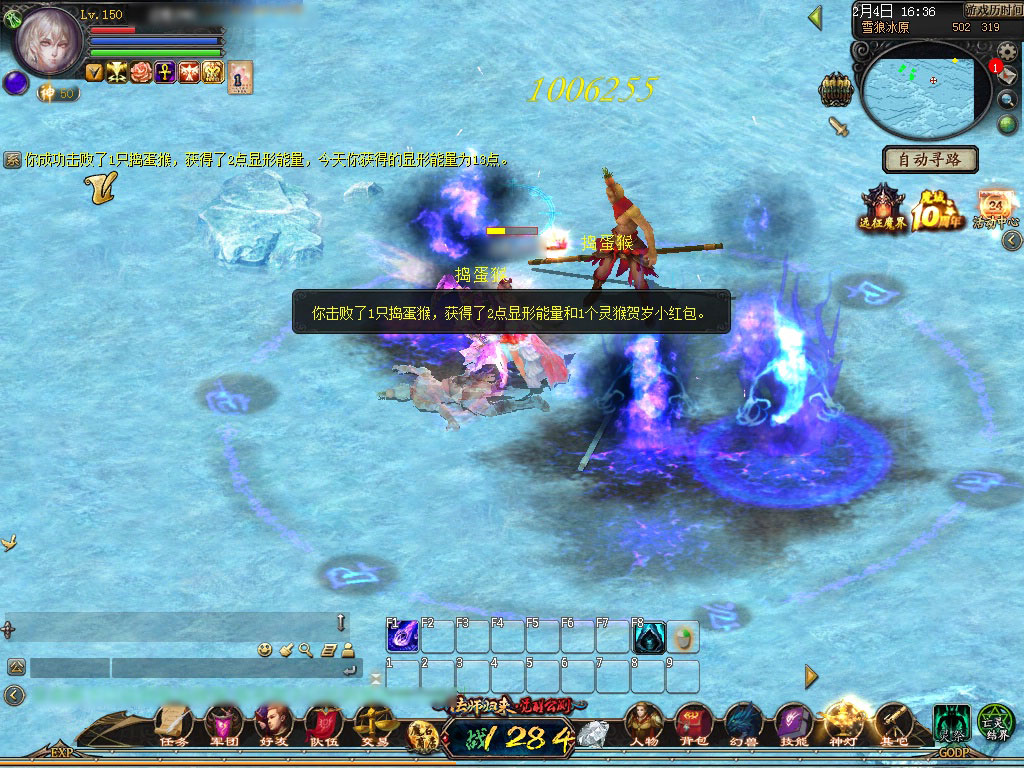1024x768 pixels.
Task: Open the 好友 friends list
Action: click(x=272, y=724)
